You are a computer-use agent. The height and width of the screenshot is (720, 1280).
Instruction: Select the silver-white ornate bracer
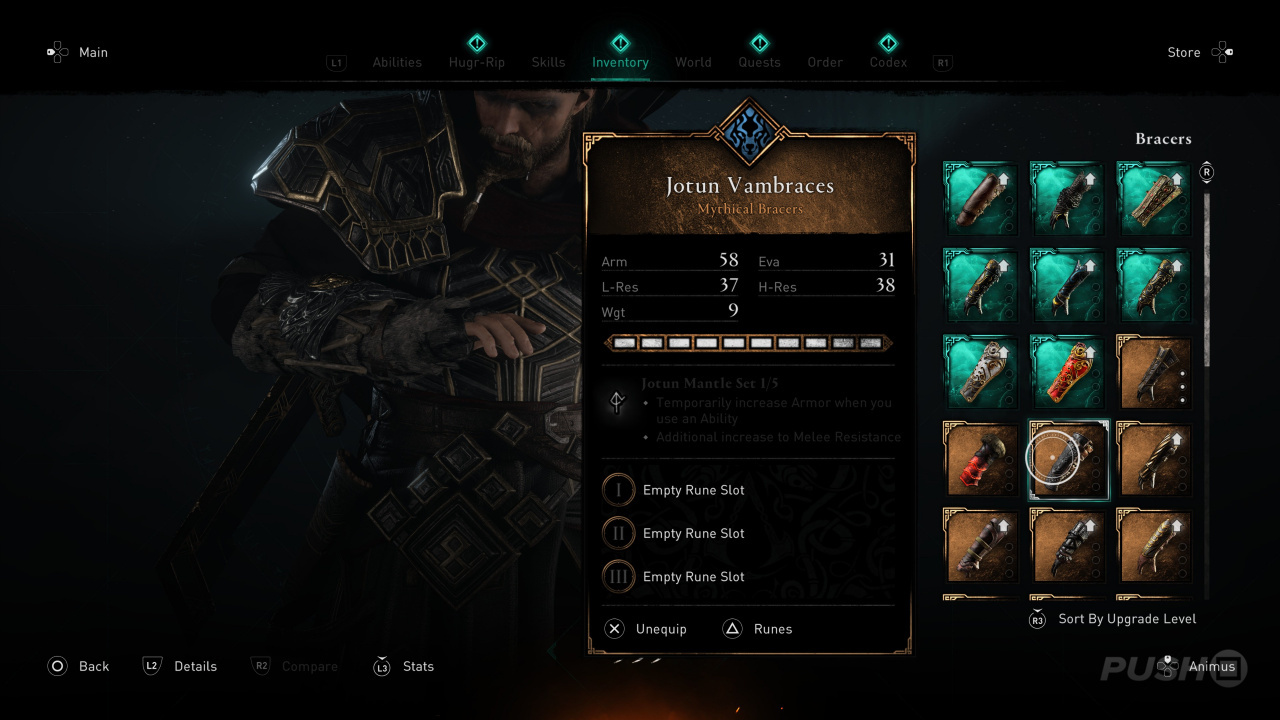coord(981,371)
